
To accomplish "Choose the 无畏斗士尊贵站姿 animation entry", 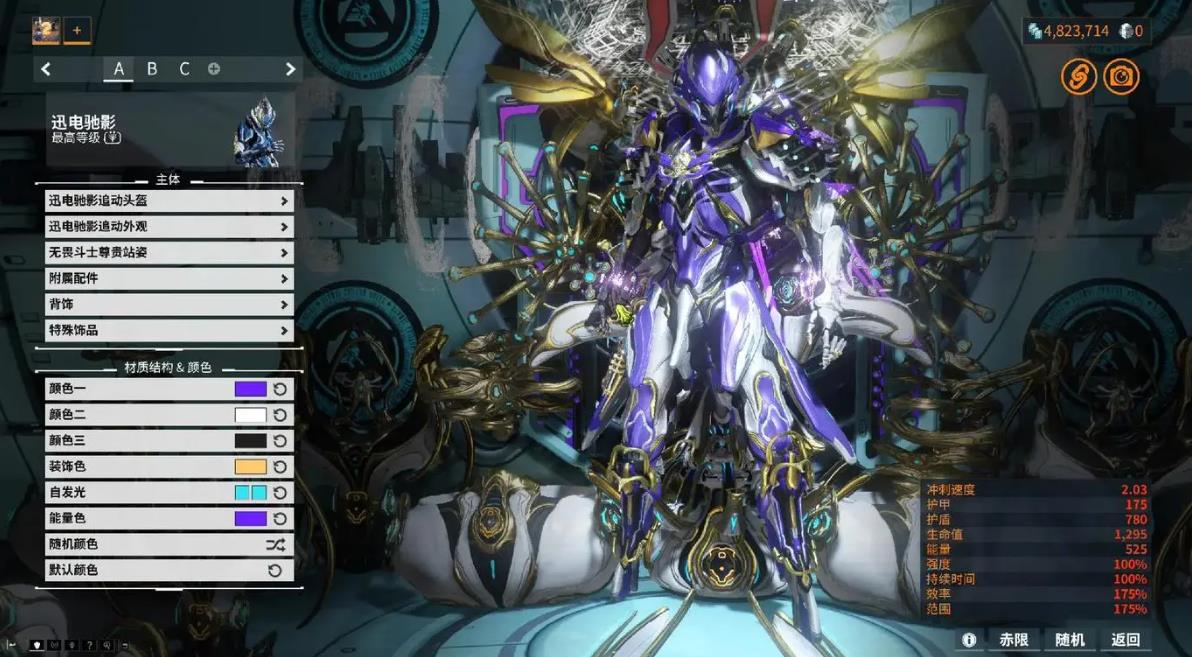I will click(x=168, y=253).
